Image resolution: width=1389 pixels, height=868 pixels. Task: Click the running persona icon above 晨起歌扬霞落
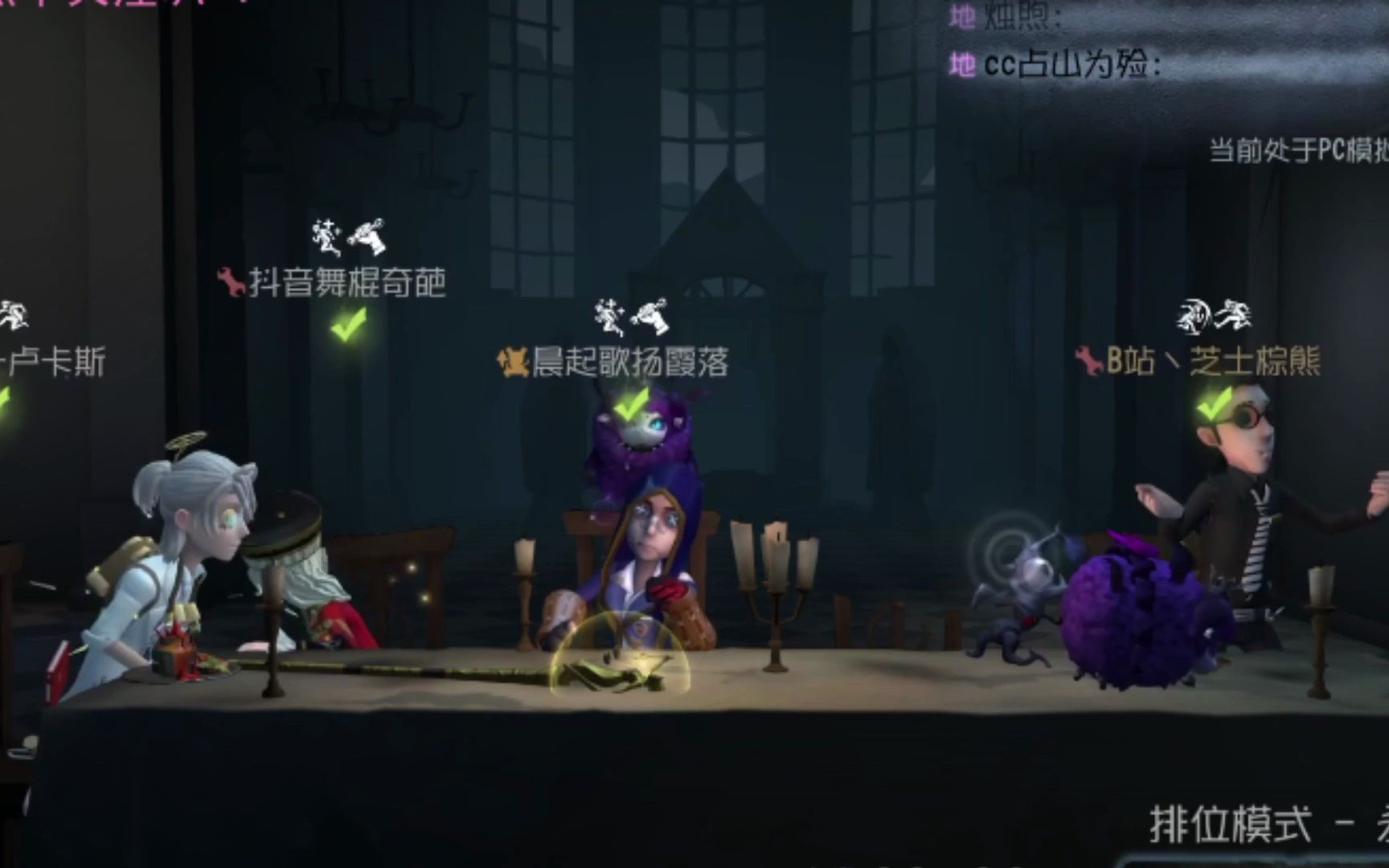coord(608,317)
